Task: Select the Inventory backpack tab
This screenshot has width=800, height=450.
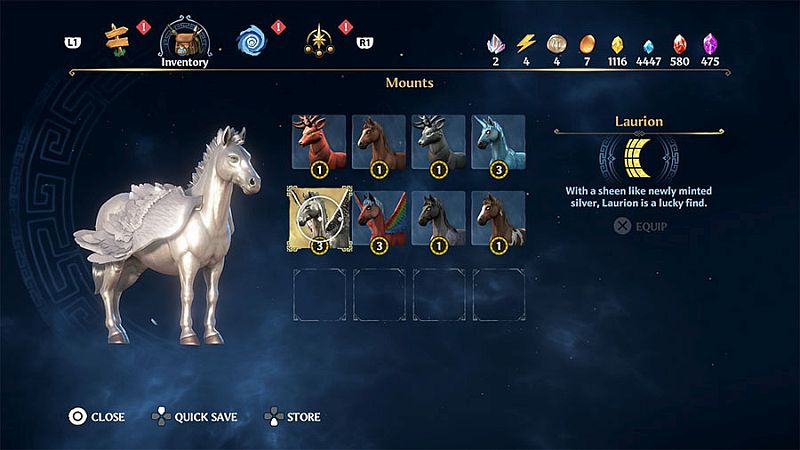Action: point(185,39)
